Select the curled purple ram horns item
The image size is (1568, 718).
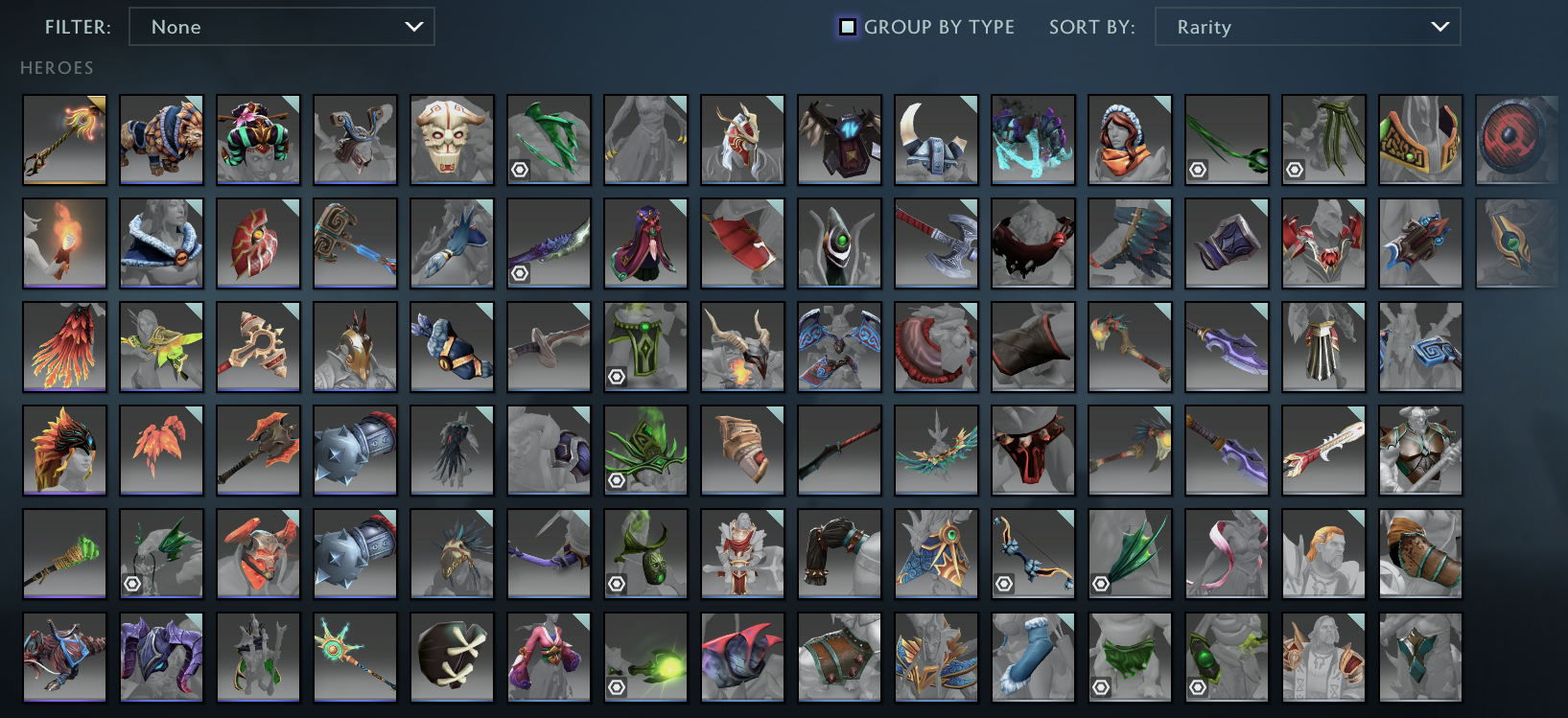coord(161,657)
